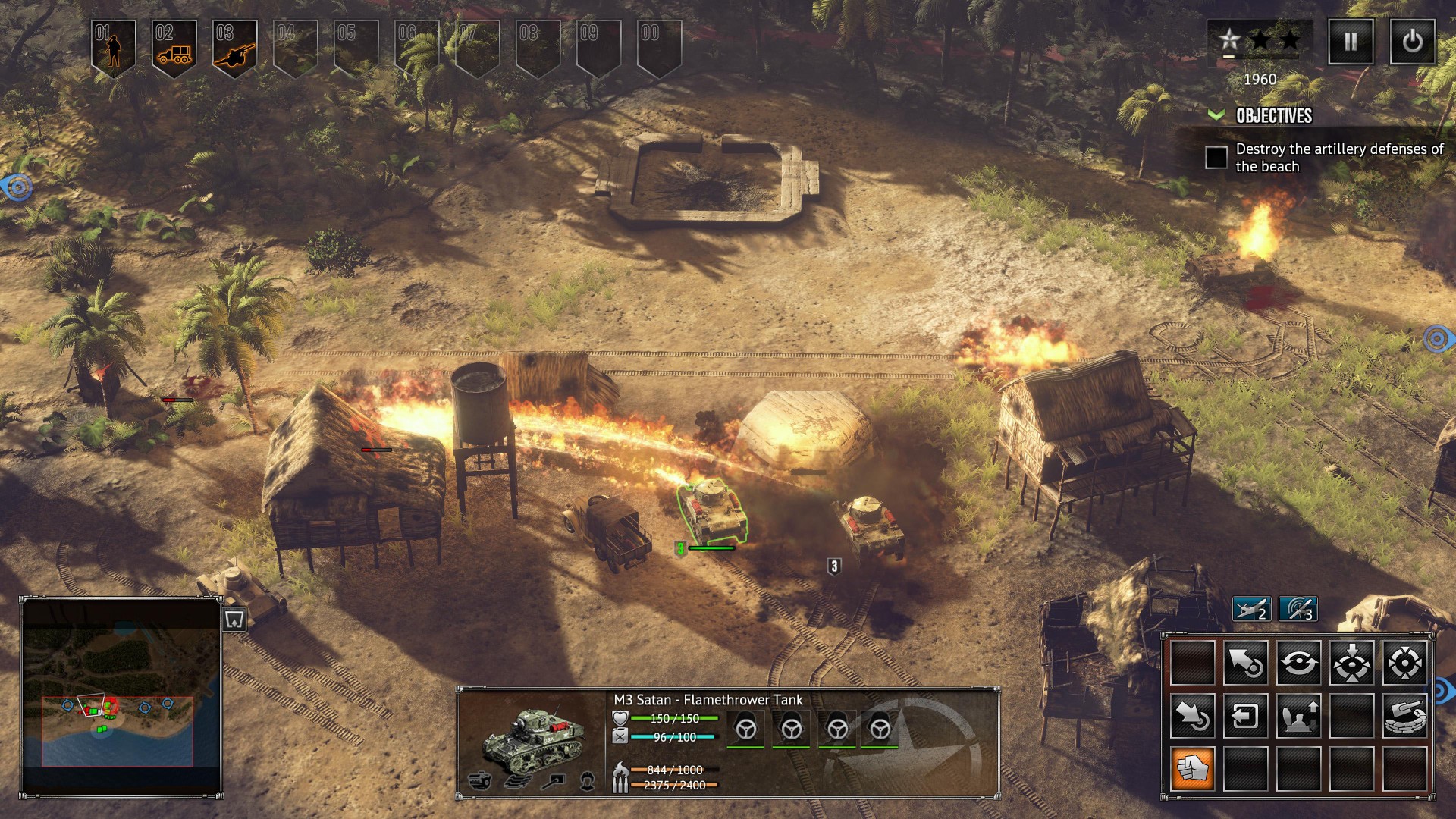Screen dimensions: 1456x819
Task: Activate the aerial reconnaissance radar ability
Action: [x=1298, y=608]
